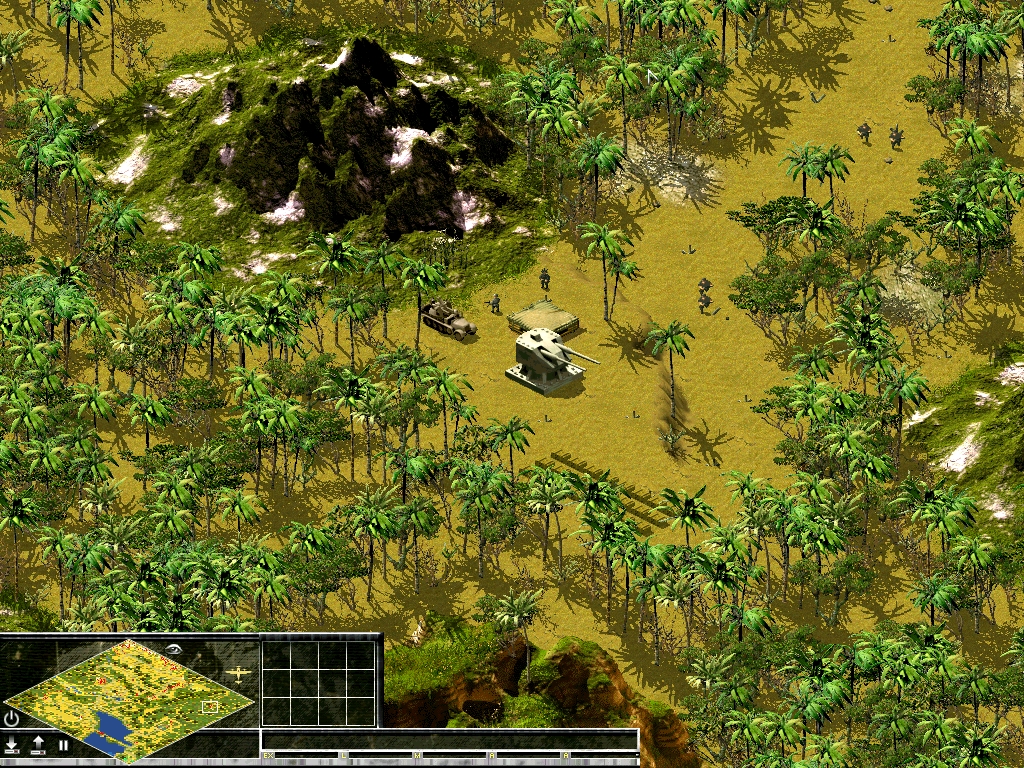Click the upload arrow load icon
Screen dimensions: 1024x768
[x=38, y=744]
